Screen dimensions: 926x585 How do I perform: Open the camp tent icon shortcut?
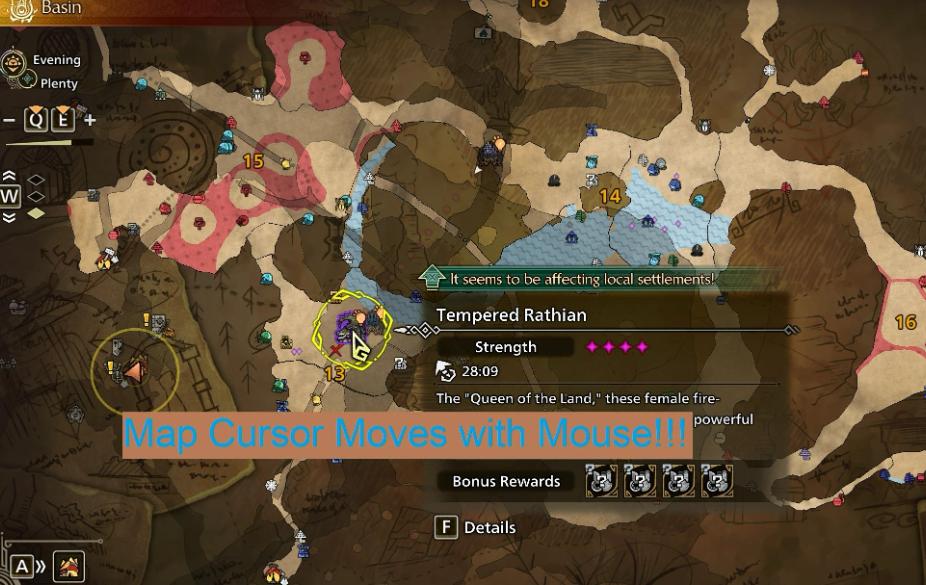click(69, 567)
